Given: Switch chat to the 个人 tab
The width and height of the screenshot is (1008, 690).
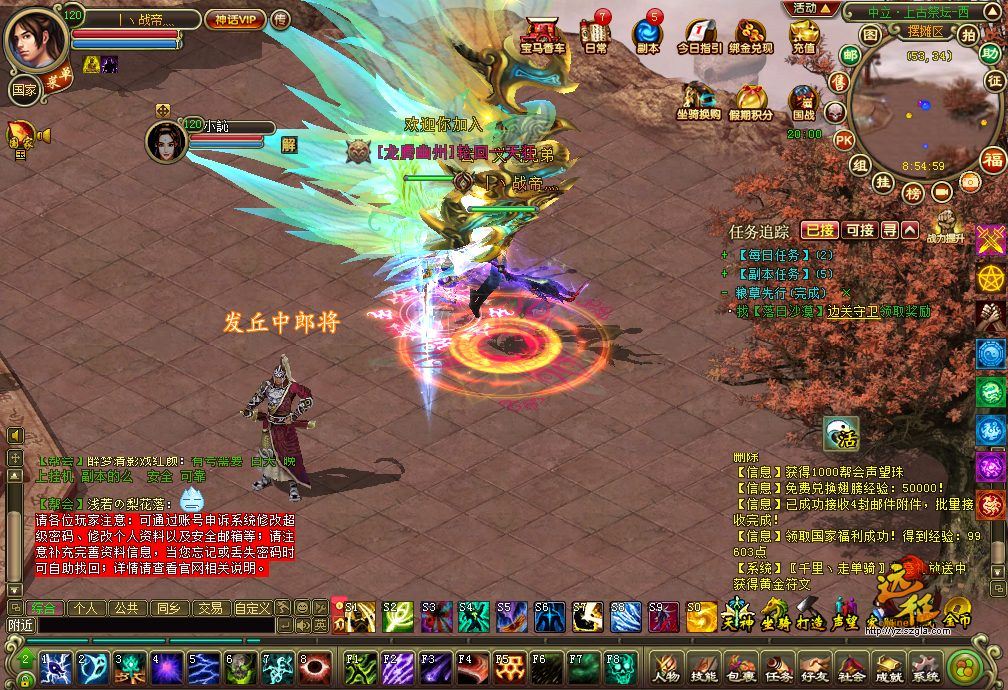Looking at the screenshot, I should pyautogui.click(x=85, y=607).
